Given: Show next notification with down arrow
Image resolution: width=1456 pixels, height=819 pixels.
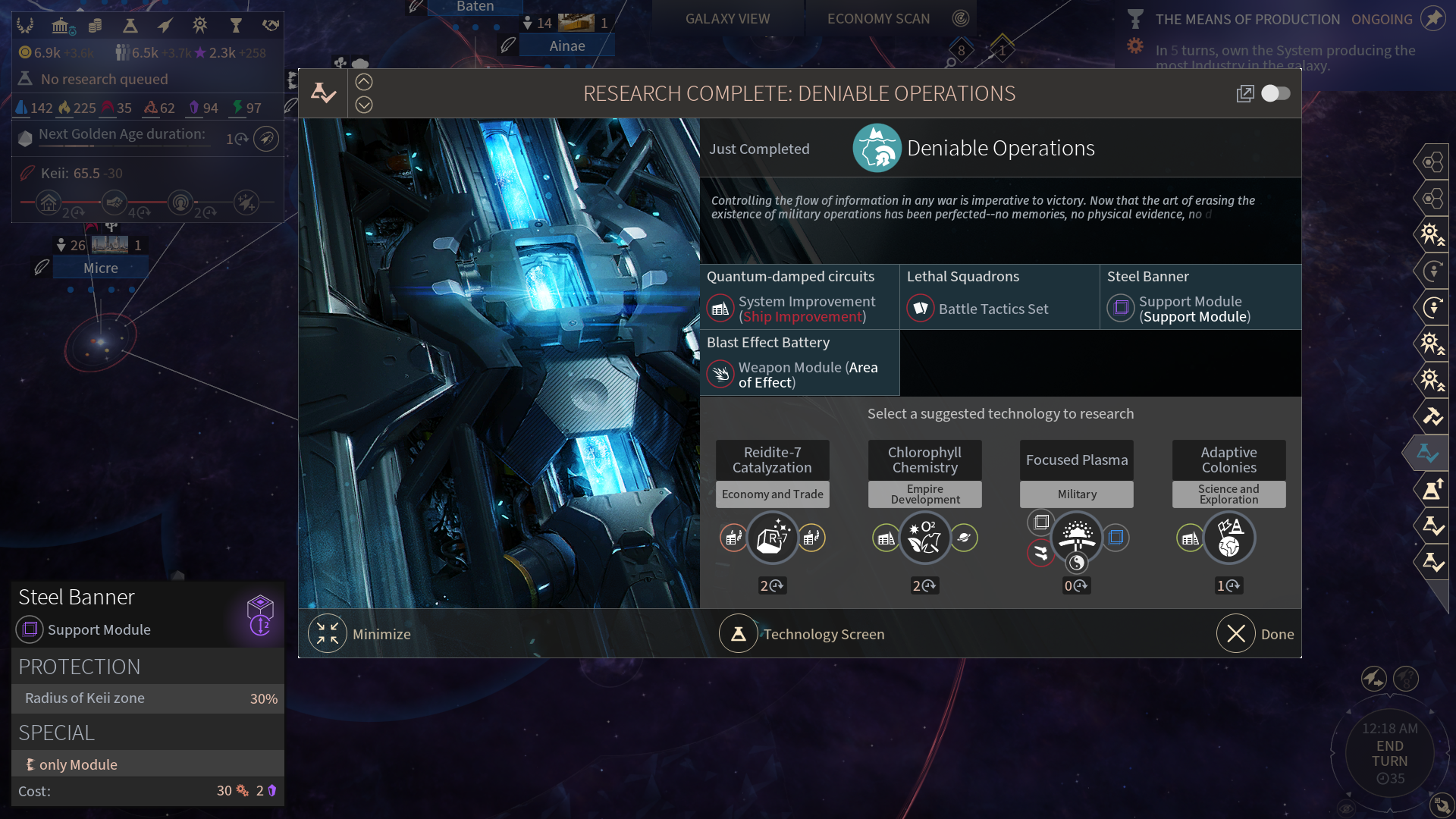Looking at the screenshot, I should [x=364, y=105].
